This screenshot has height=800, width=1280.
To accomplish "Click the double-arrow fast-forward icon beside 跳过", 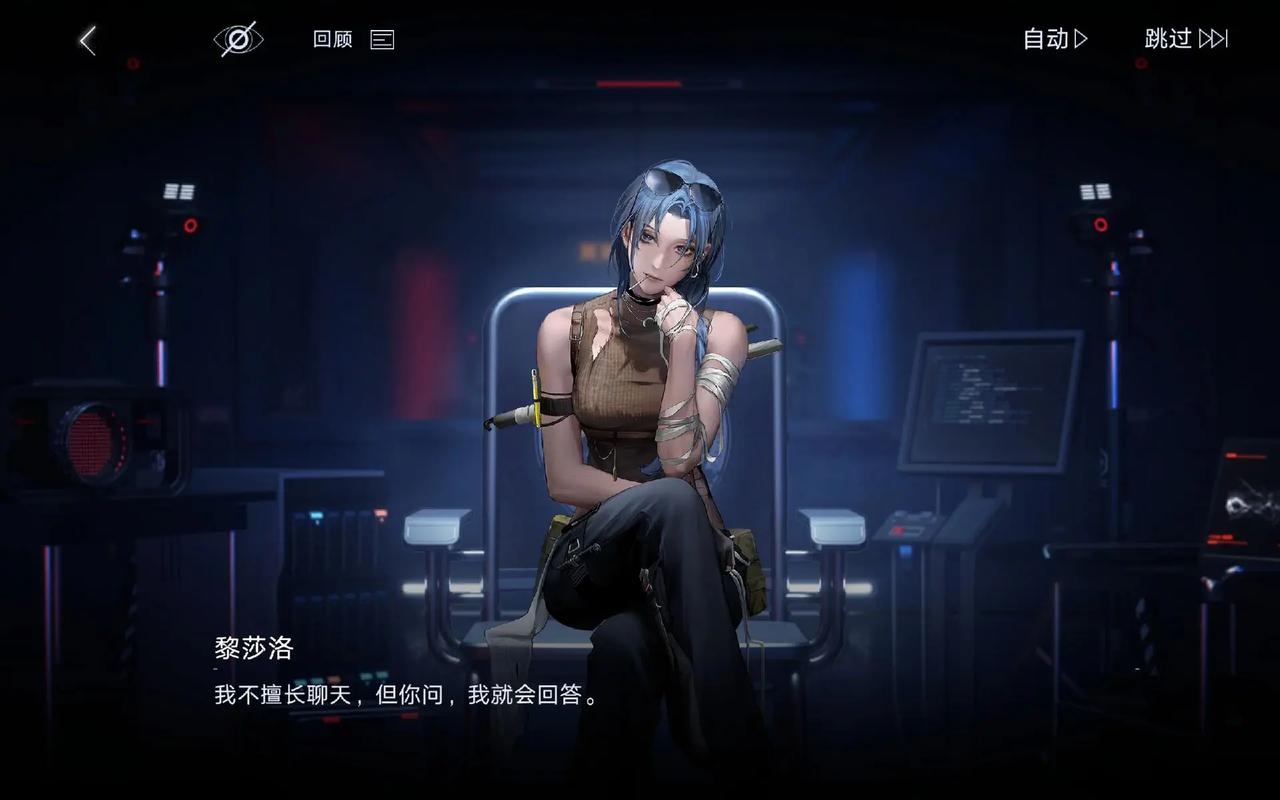I will click(1213, 38).
